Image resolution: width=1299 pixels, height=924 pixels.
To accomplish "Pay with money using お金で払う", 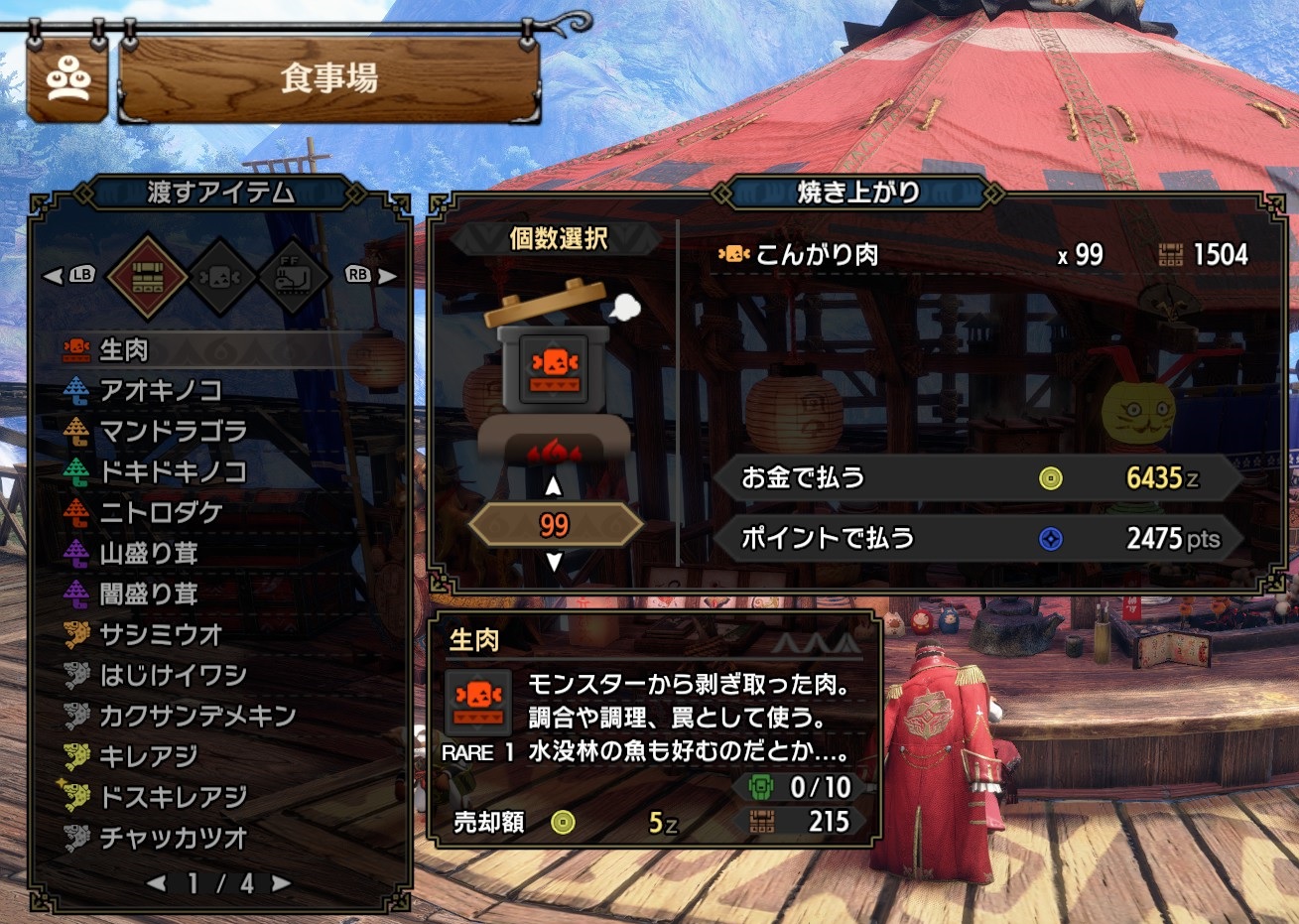I will [976, 478].
